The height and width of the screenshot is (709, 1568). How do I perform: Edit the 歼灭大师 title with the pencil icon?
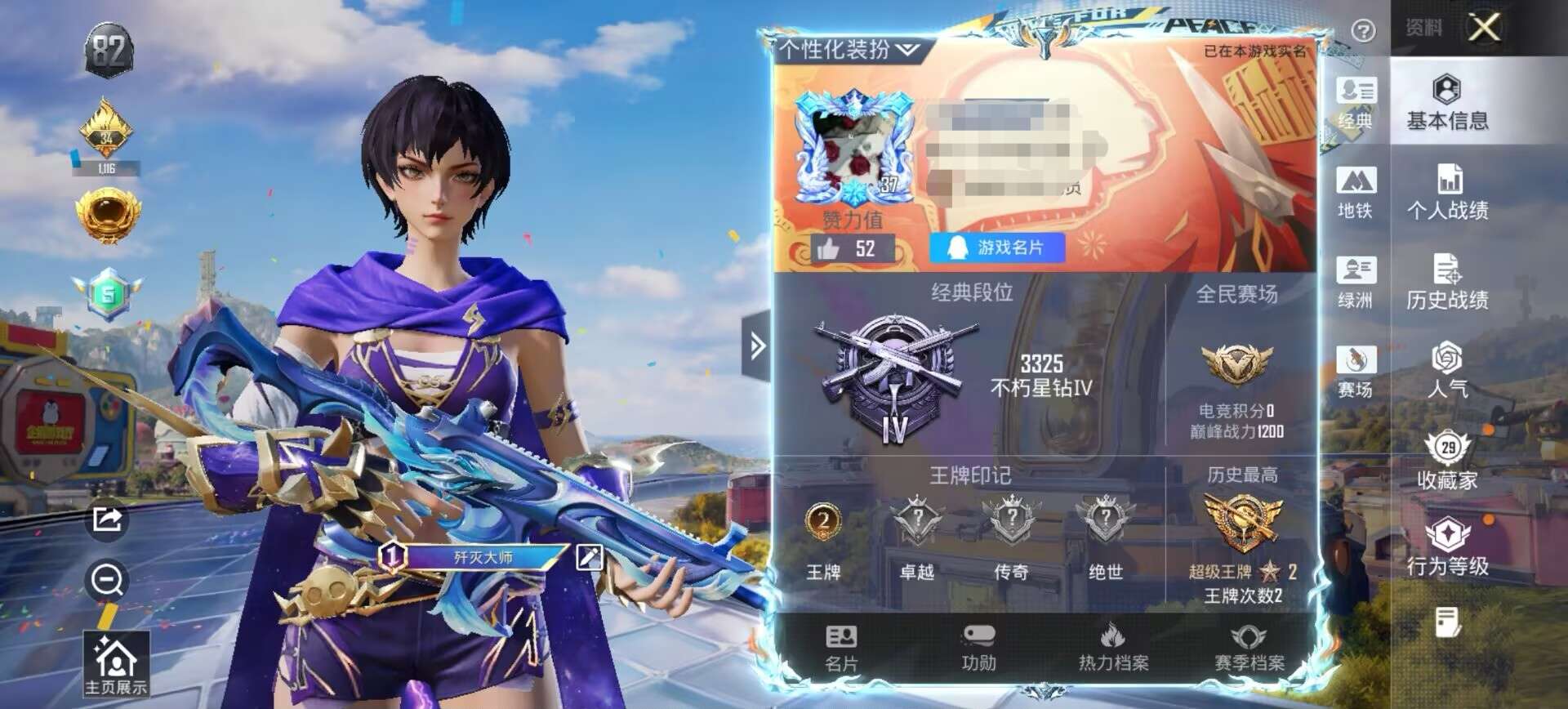(589, 557)
